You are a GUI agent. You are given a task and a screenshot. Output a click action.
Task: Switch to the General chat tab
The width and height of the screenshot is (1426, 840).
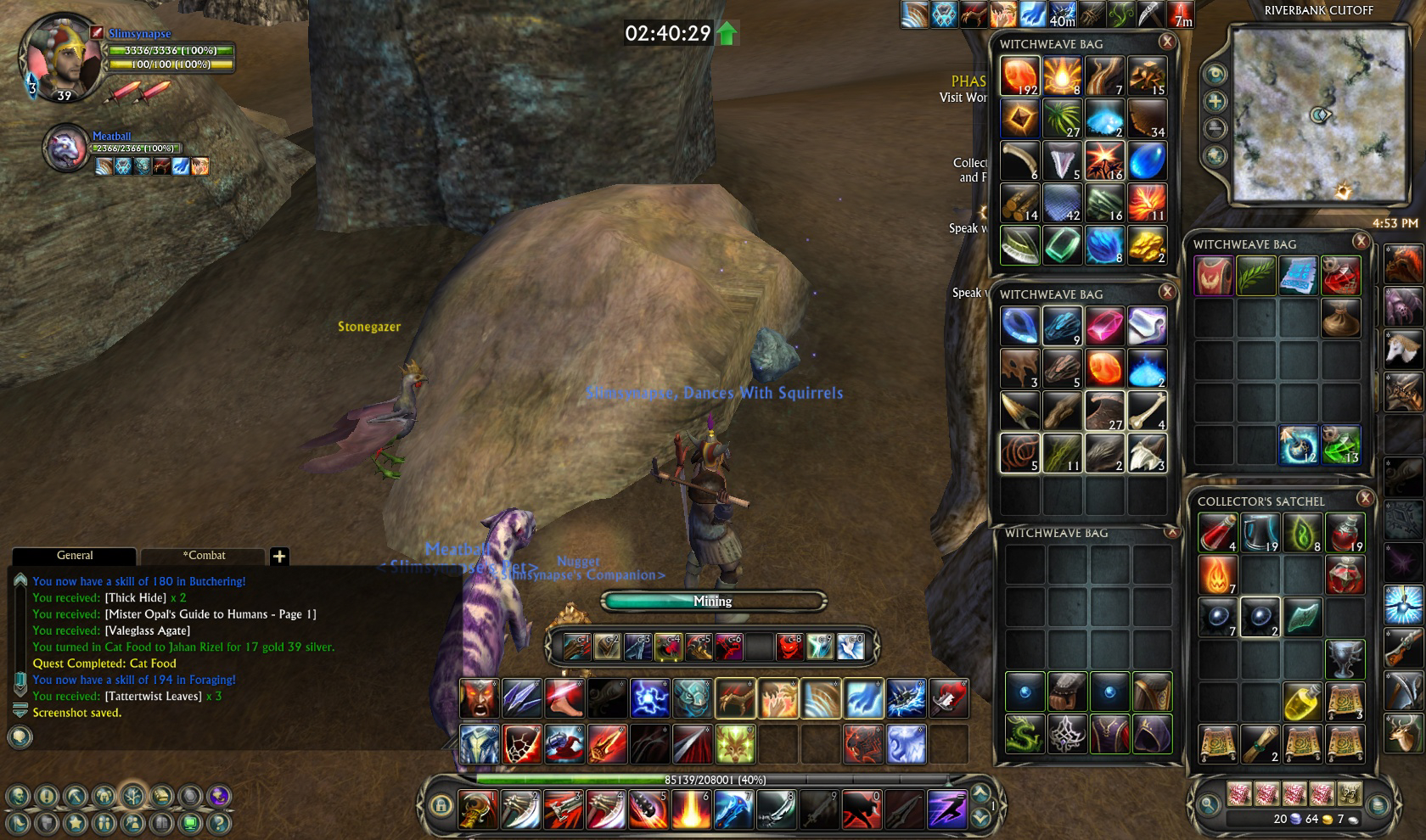point(75,556)
